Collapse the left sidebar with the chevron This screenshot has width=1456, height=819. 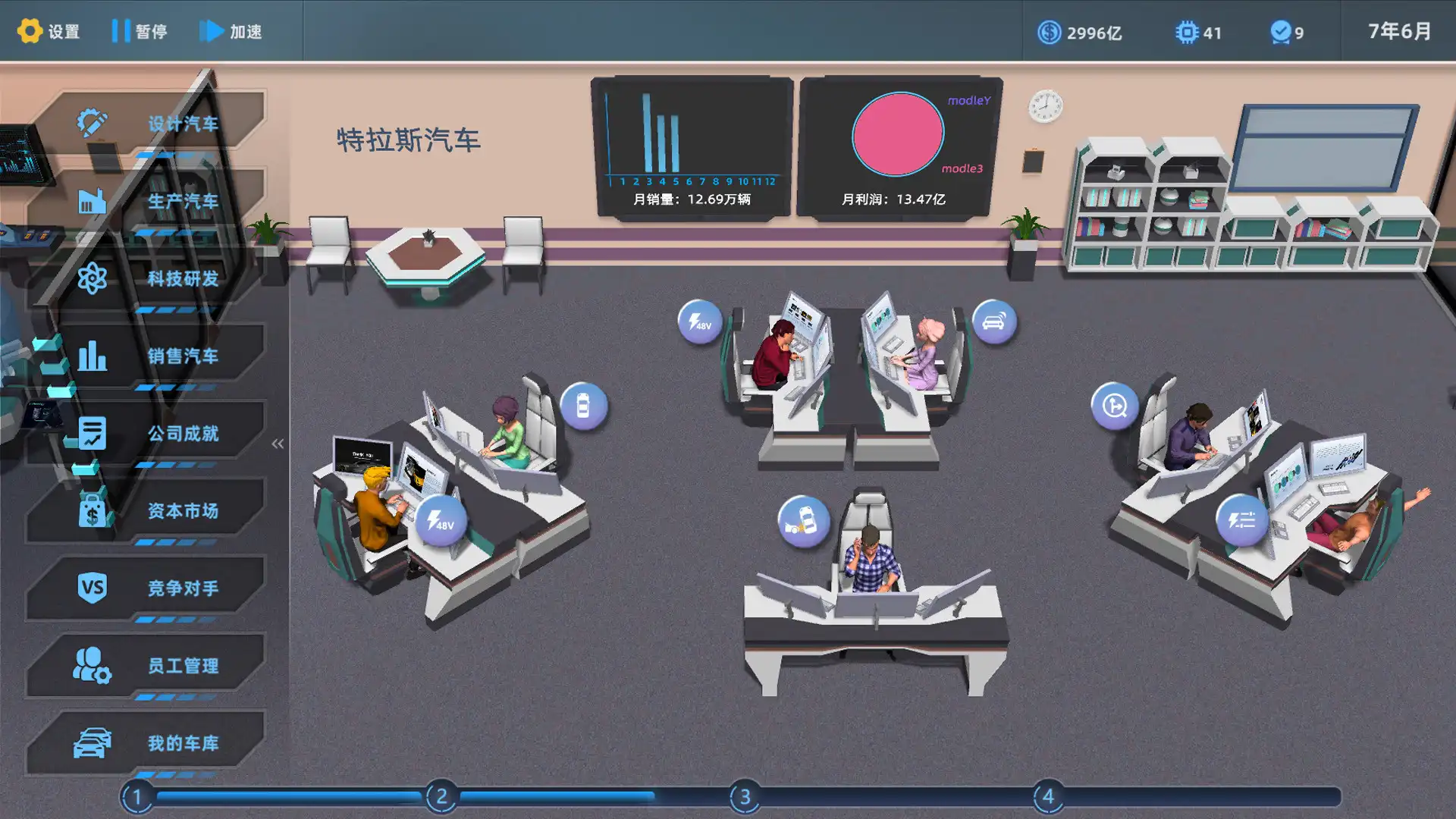click(x=278, y=442)
